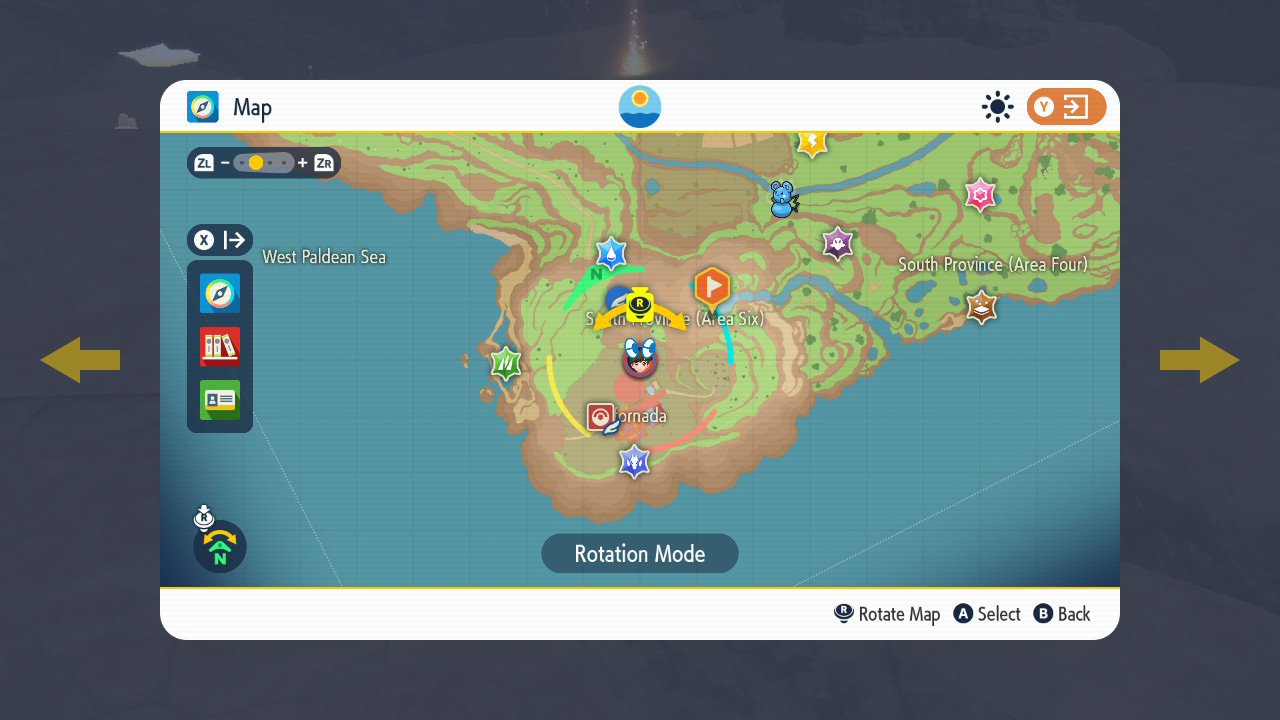1280x720 pixels.
Task: Click the Back button prompt
Action: coord(1062,613)
